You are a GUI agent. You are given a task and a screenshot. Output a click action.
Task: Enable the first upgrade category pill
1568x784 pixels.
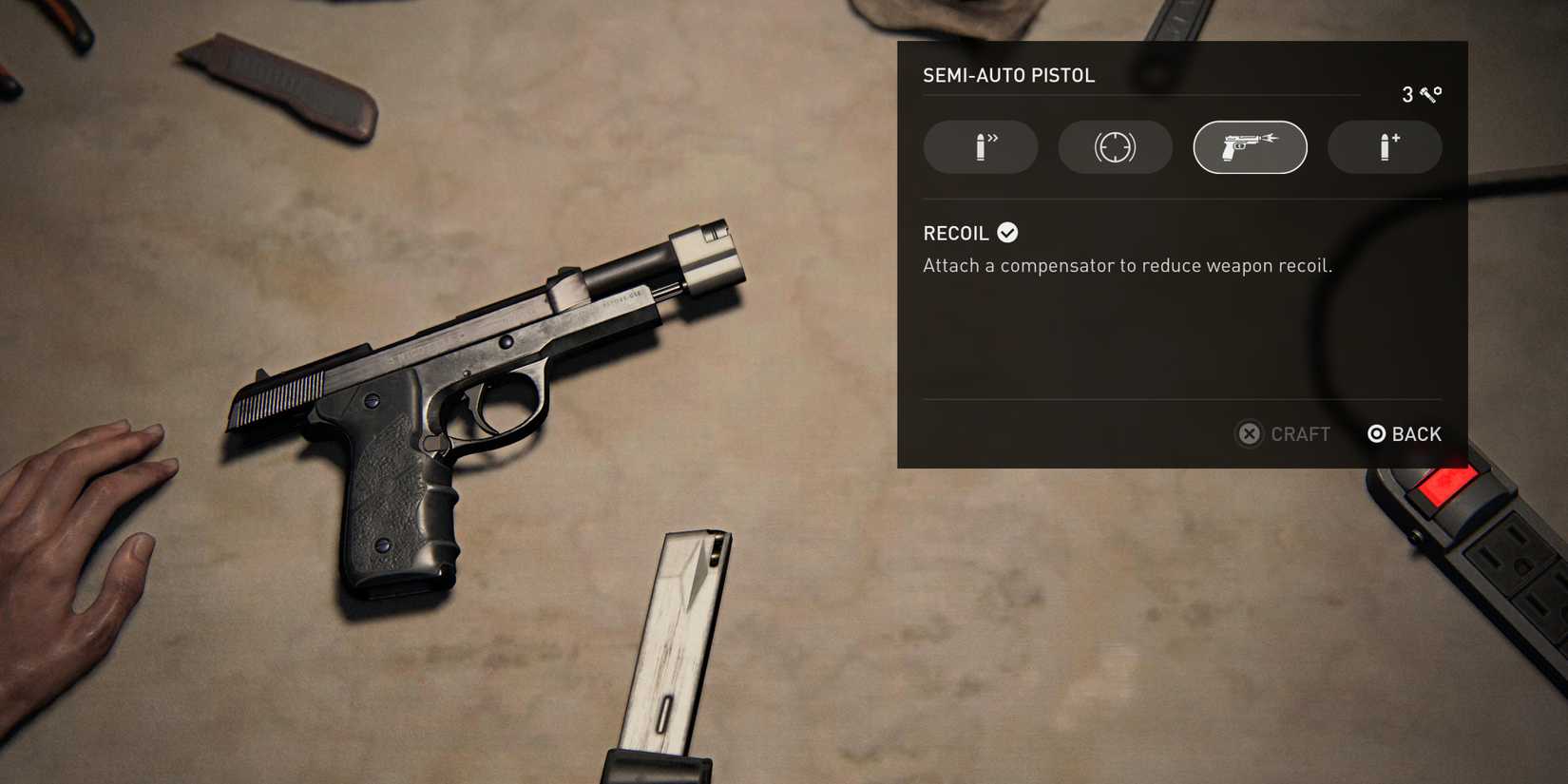980,147
